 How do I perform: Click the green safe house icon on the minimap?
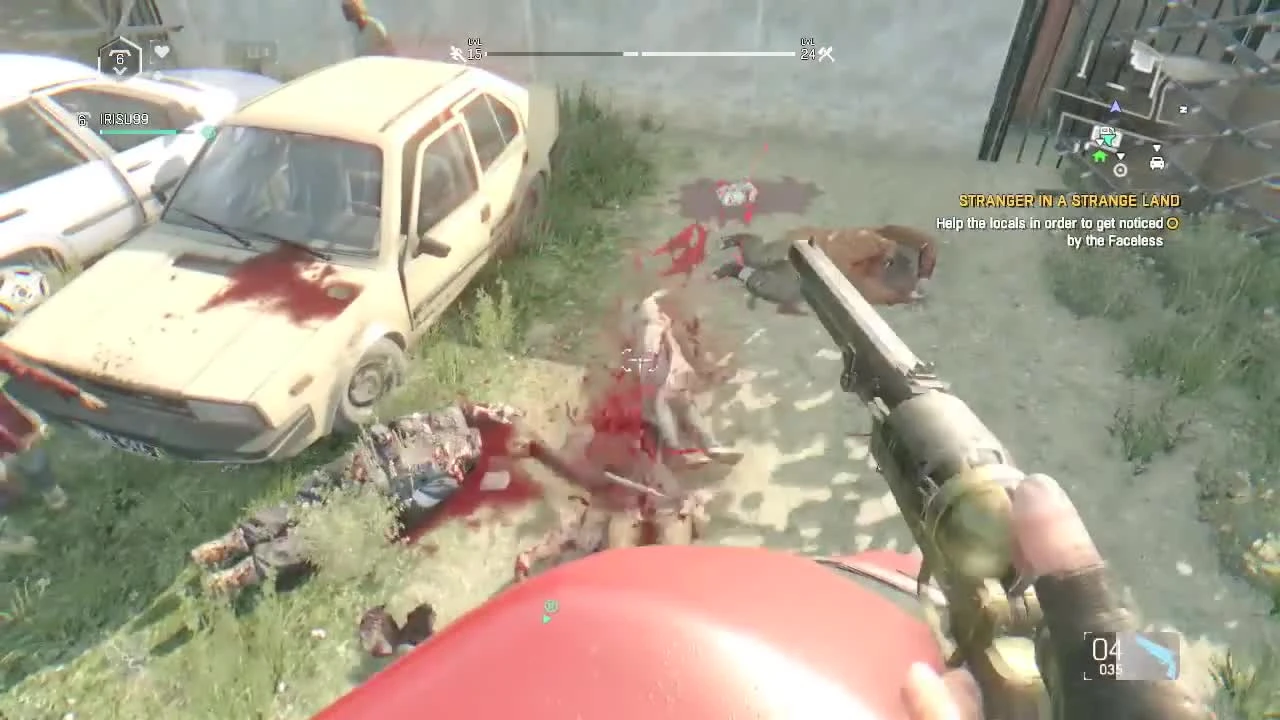pyautogui.click(x=1098, y=157)
